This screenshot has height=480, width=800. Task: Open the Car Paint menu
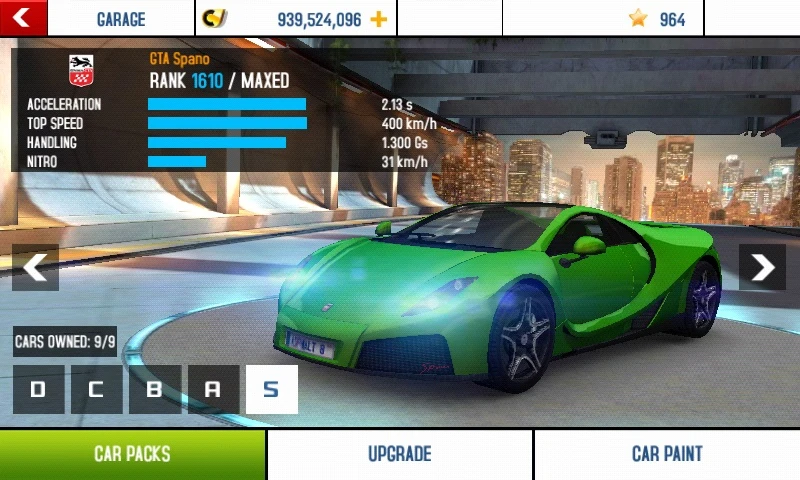click(667, 455)
